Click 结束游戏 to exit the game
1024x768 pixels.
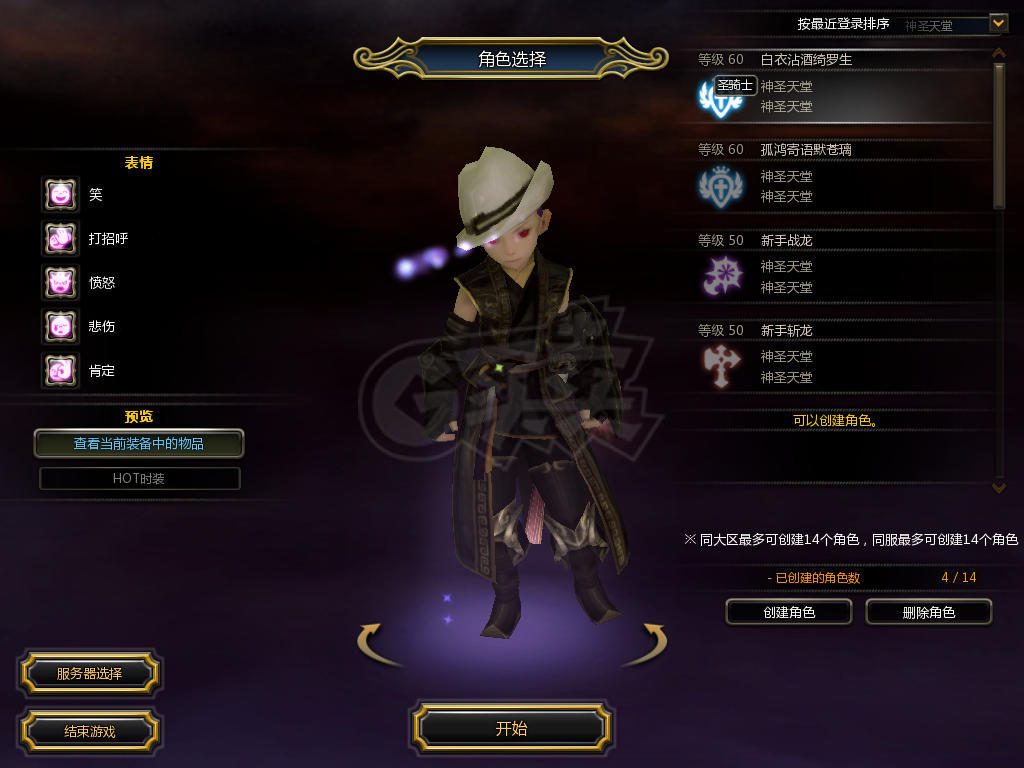pyautogui.click(x=89, y=731)
